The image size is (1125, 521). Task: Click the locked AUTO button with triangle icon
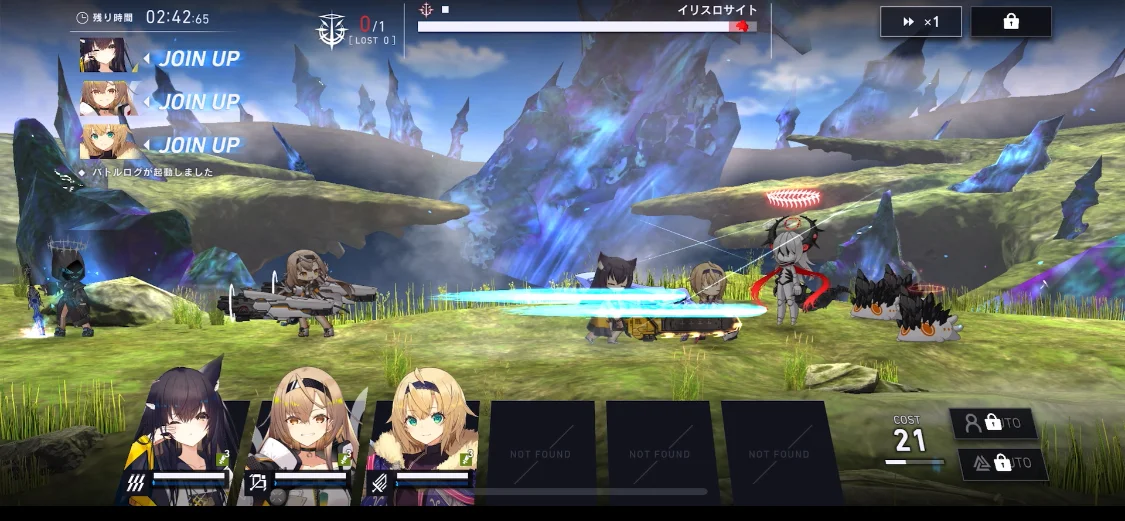pyautogui.click(x=1002, y=464)
